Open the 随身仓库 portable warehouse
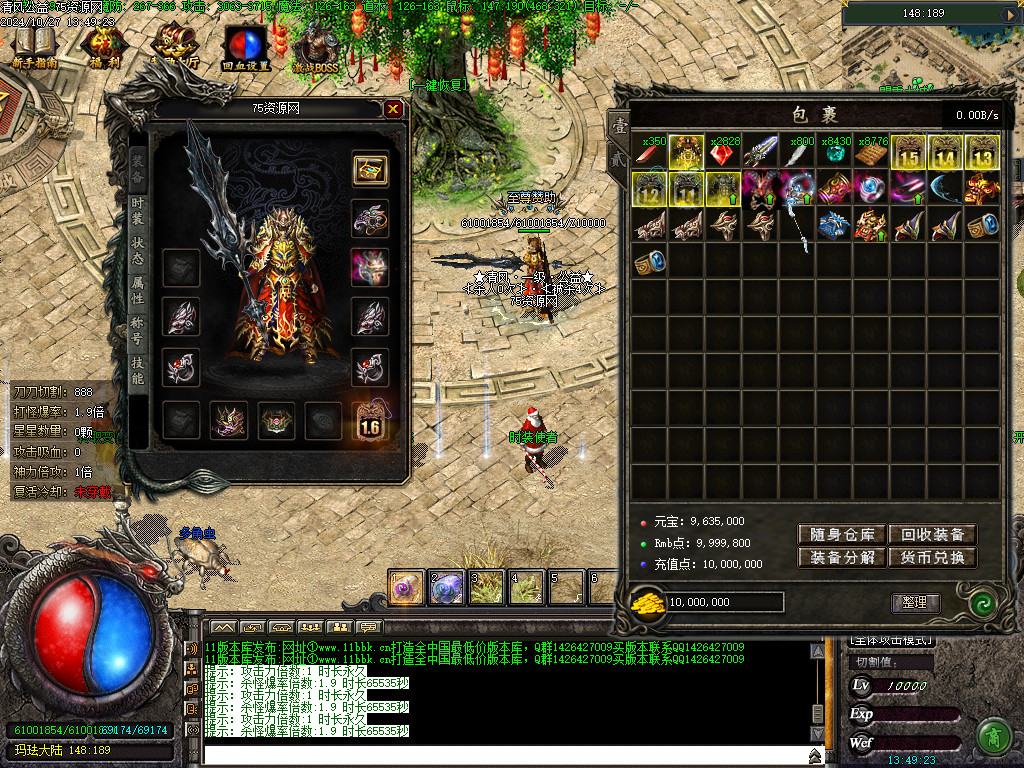1024x768 pixels. [841, 534]
